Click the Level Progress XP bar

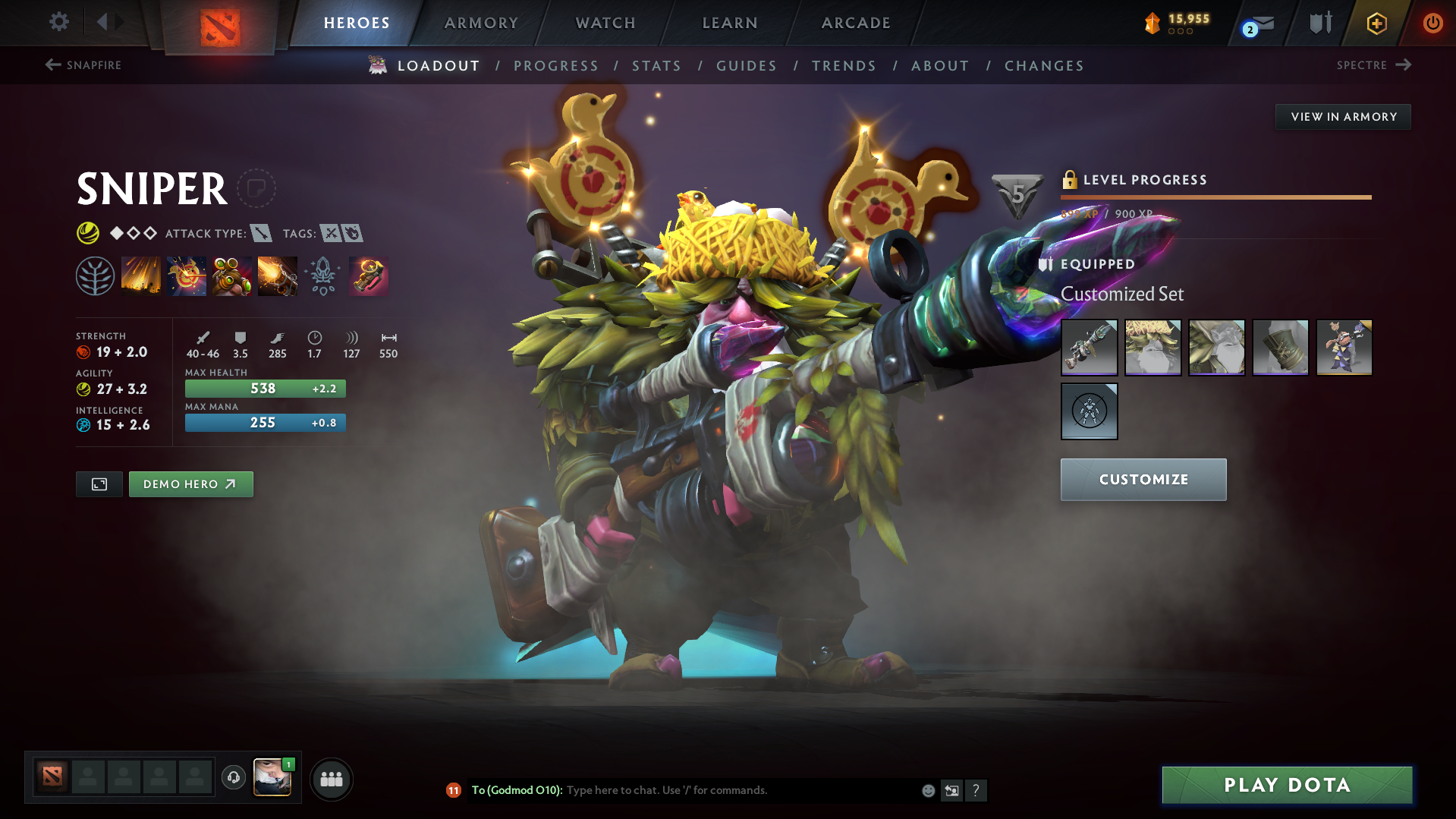[1215, 197]
